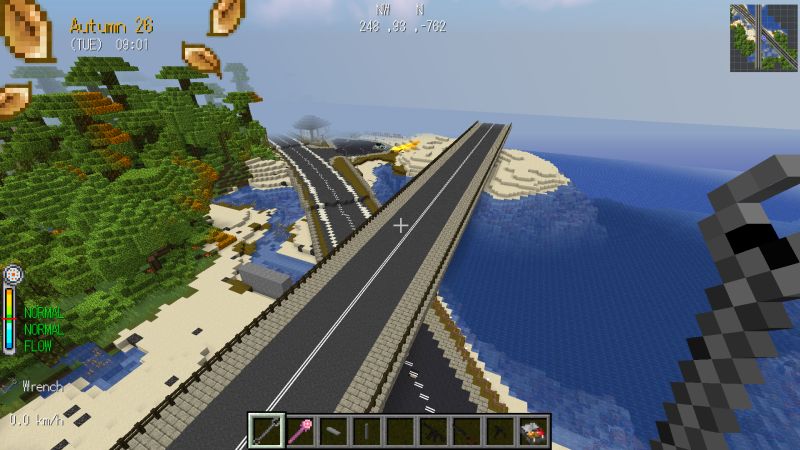Select the small gray slab hotbar slot
800x450 pixels.
[334, 431]
